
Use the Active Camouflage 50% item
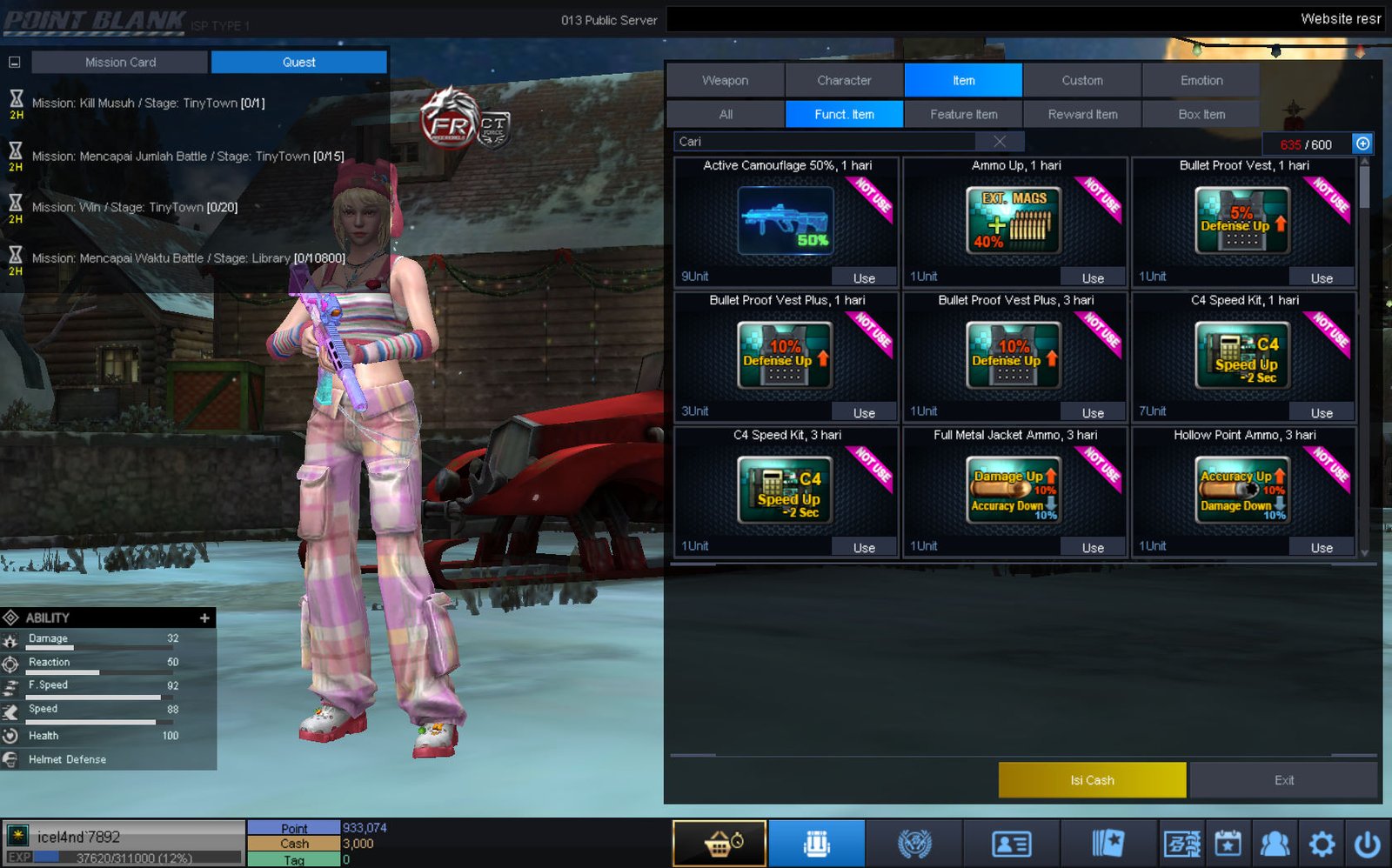pos(864,278)
